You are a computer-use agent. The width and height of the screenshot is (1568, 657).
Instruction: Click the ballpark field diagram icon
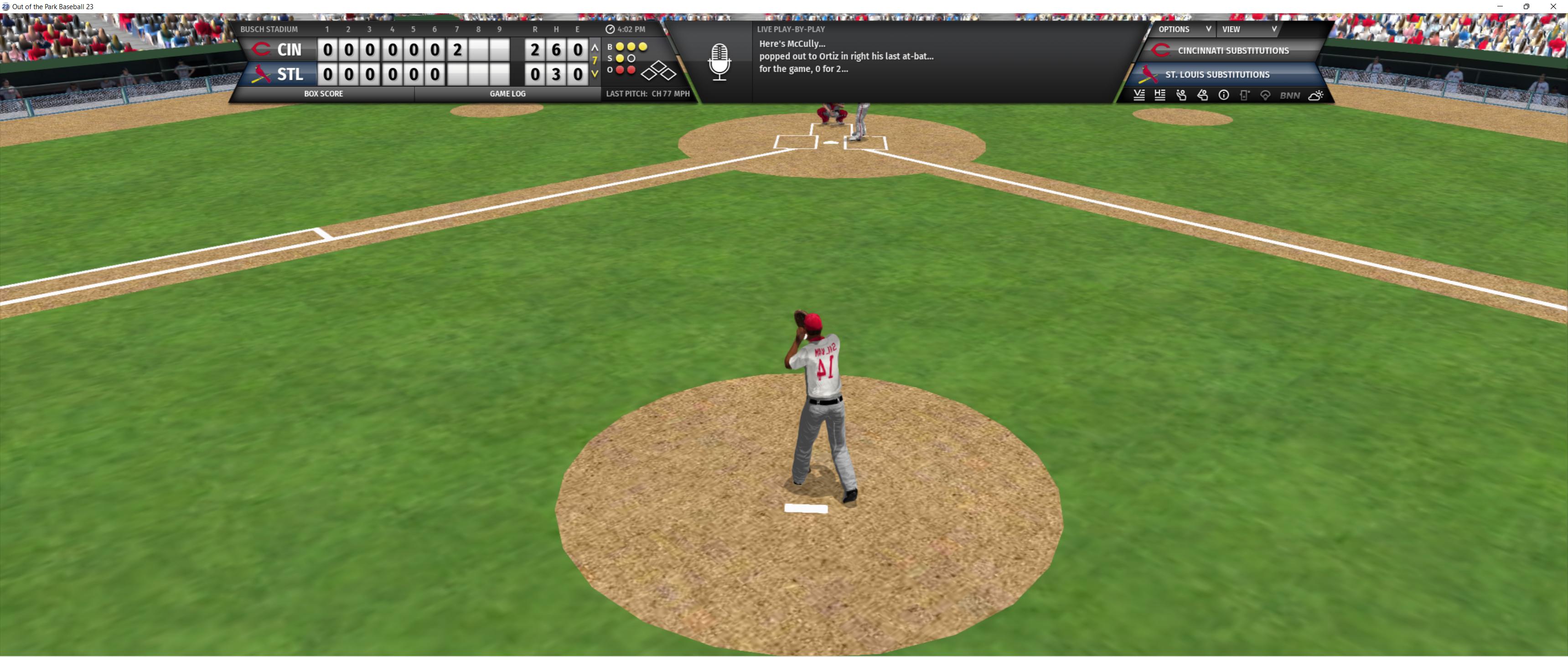tap(1265, 95)
